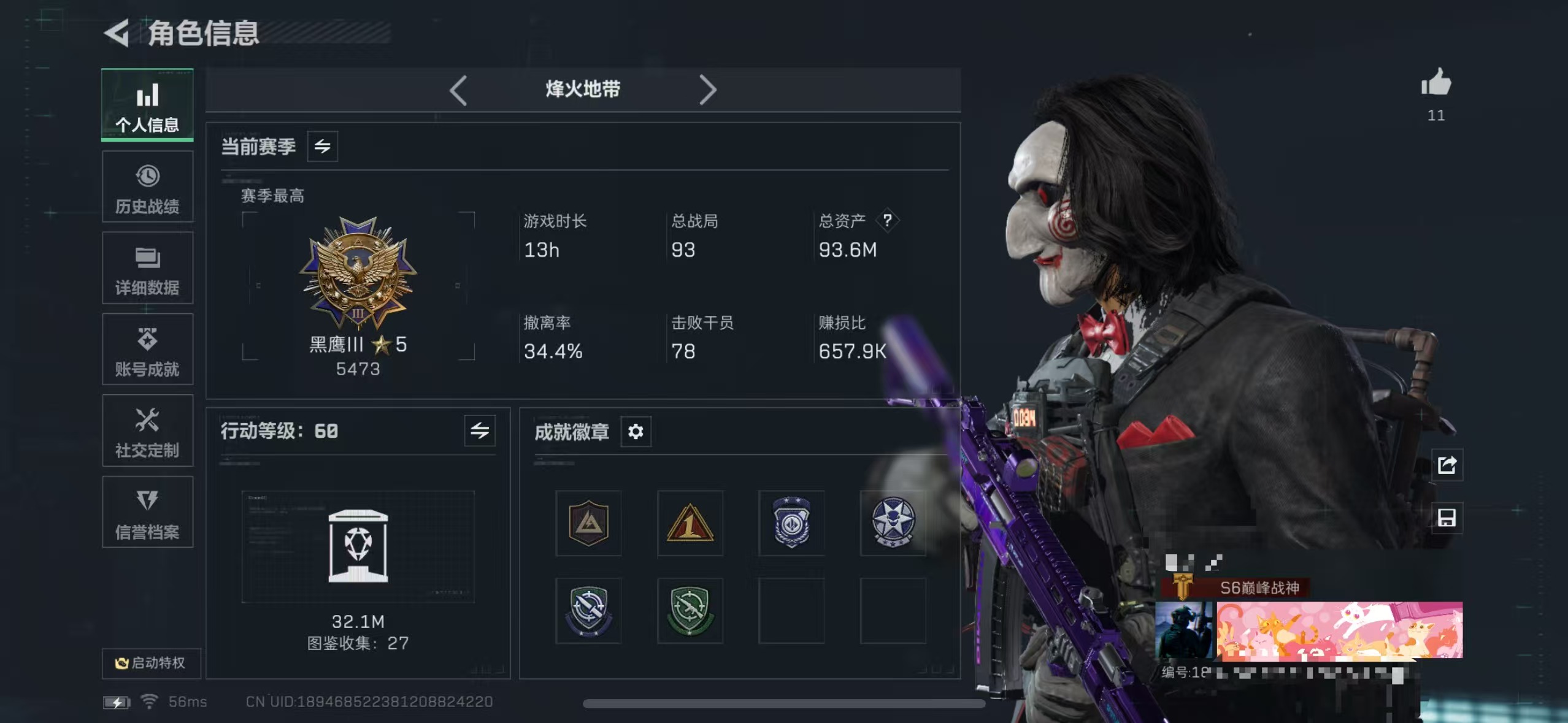Select the red triangle number one badge

point(690,523)
